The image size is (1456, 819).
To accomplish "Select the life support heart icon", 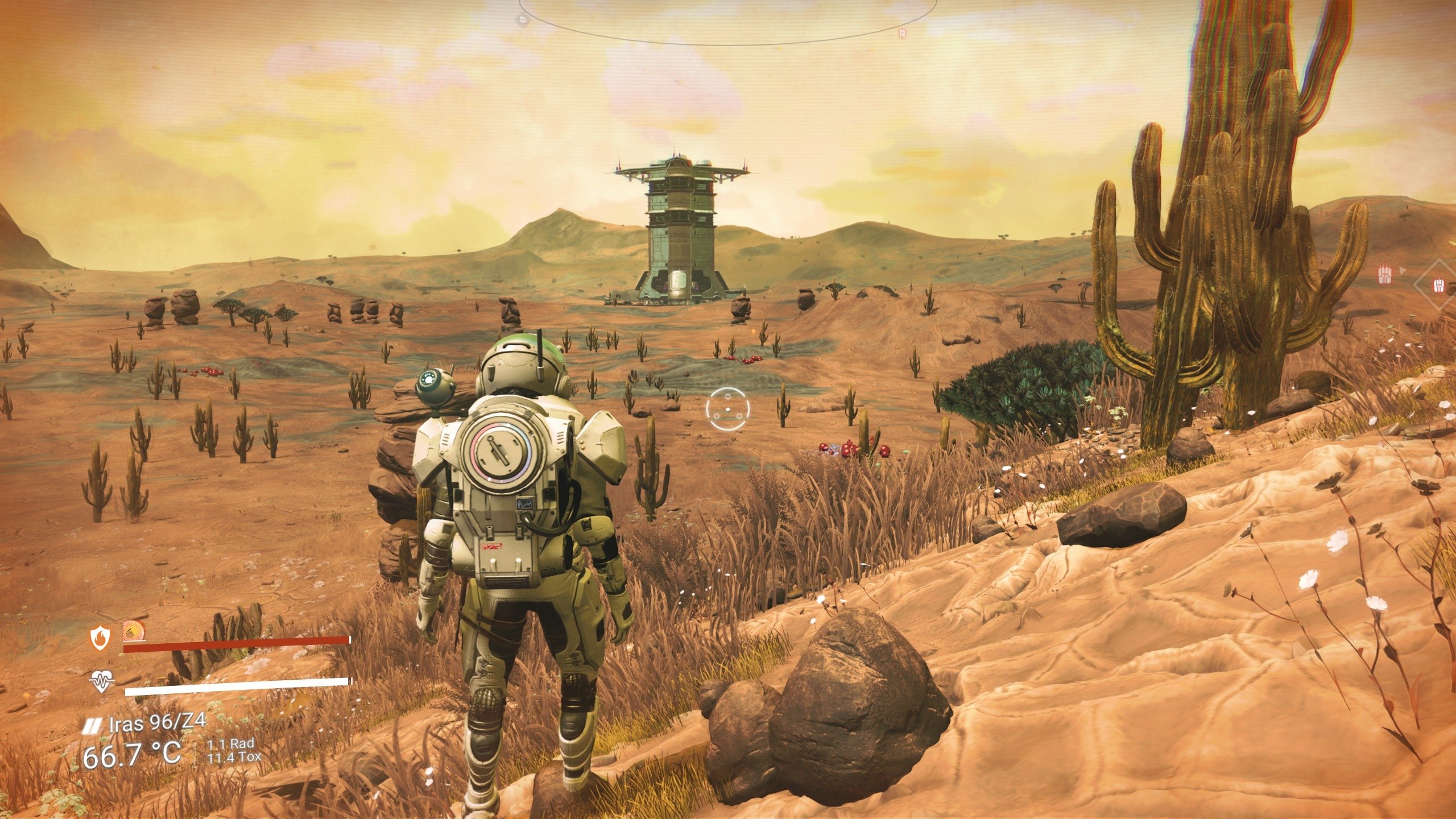I will (102, 681).
